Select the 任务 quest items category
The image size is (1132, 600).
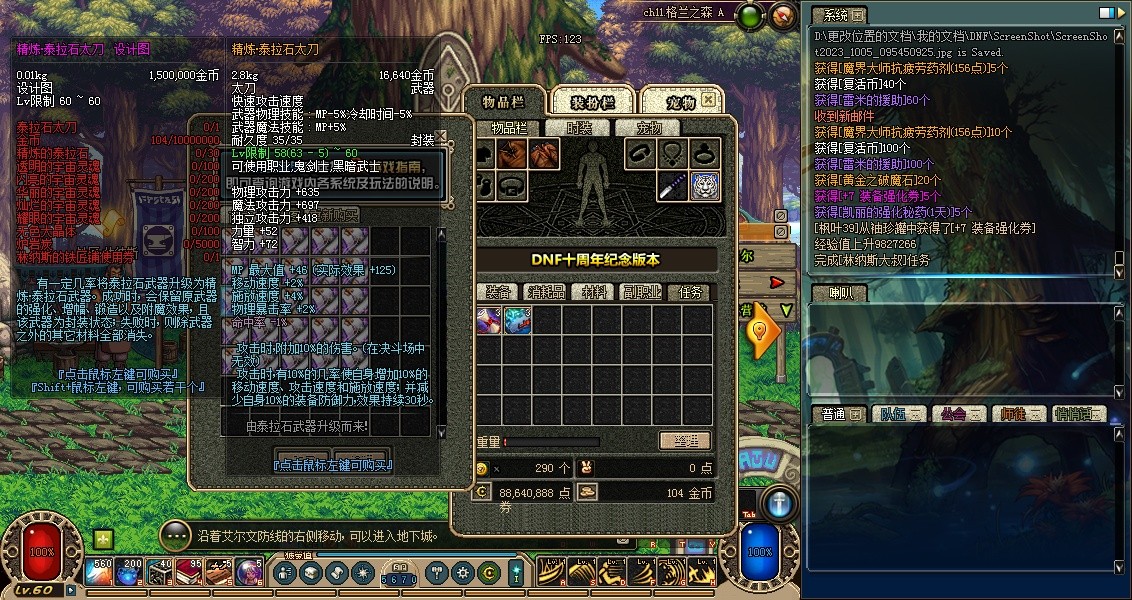(x=690, y=292)
